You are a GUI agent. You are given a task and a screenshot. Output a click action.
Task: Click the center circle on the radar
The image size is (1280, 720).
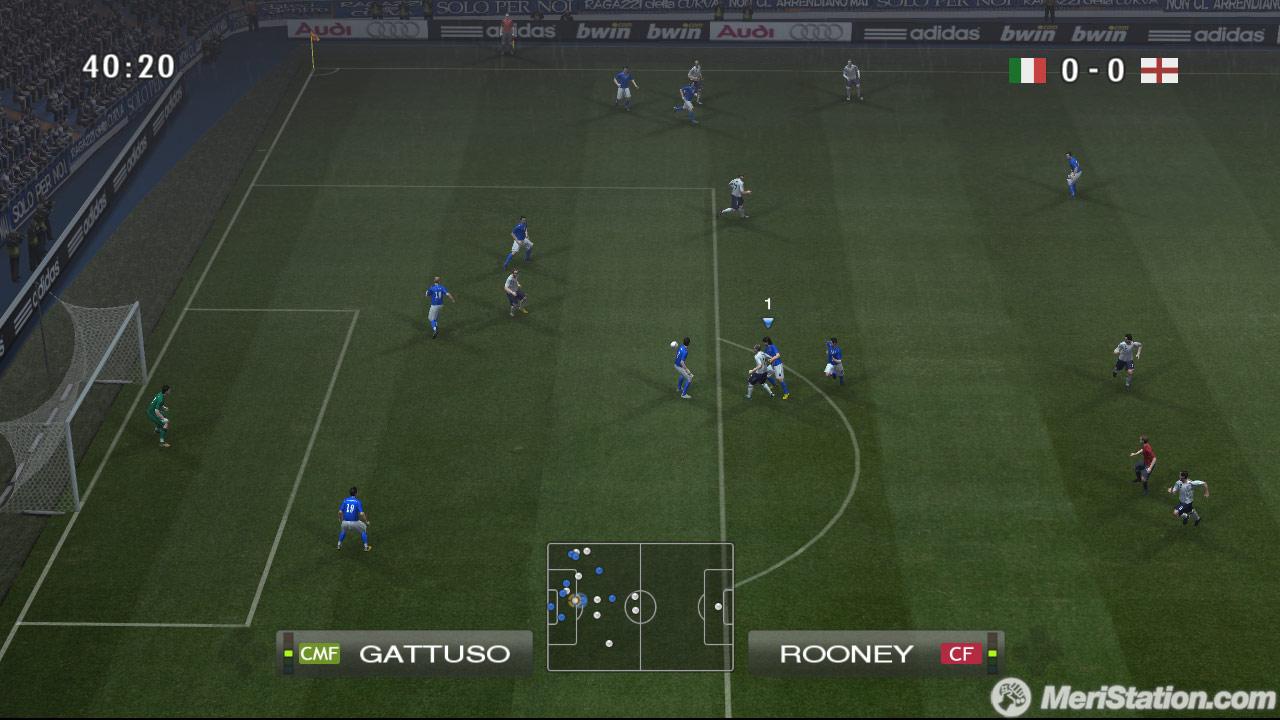click(x=641, y=606)
